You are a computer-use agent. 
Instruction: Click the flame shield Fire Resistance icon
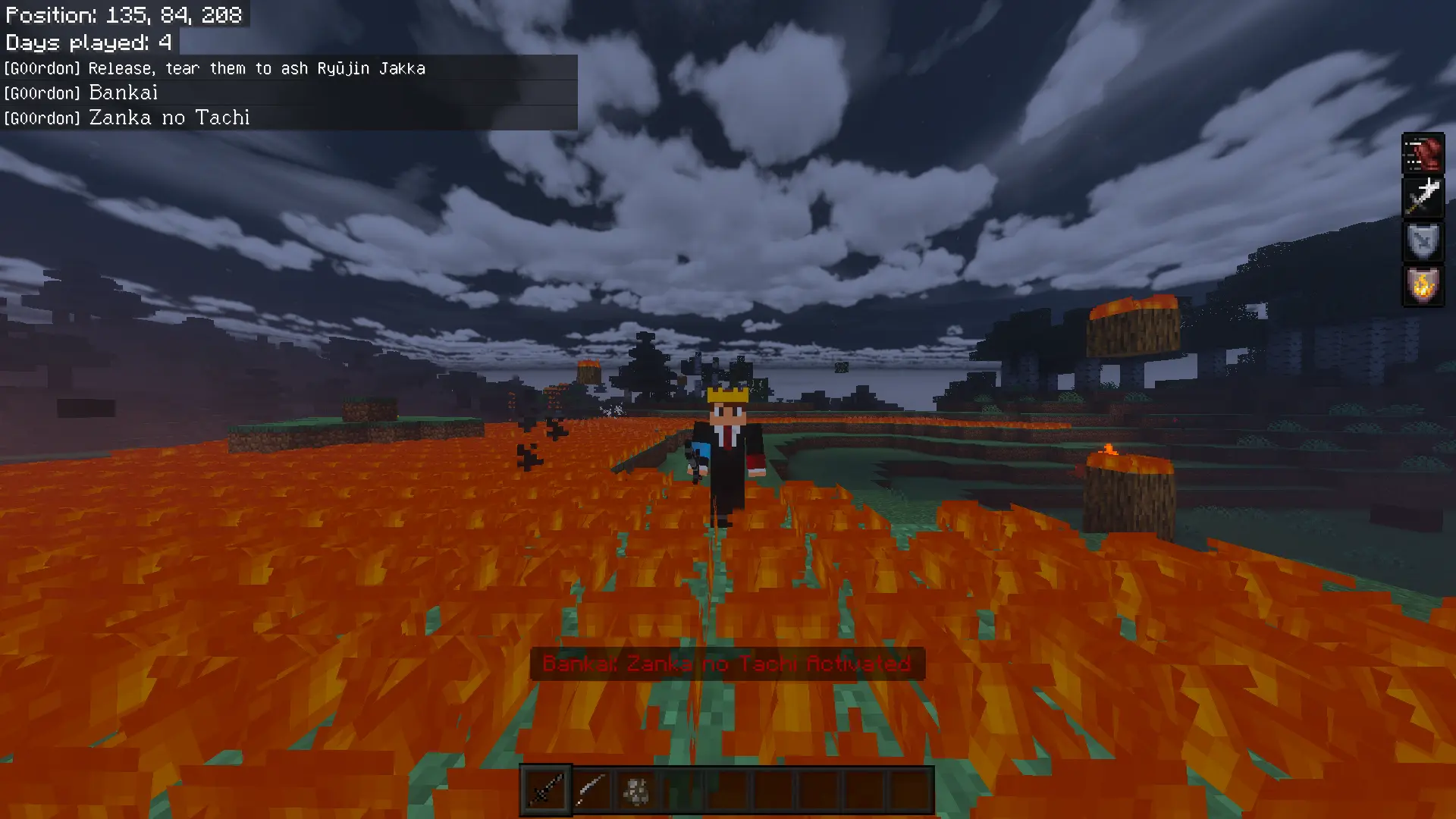(1423, 286)
